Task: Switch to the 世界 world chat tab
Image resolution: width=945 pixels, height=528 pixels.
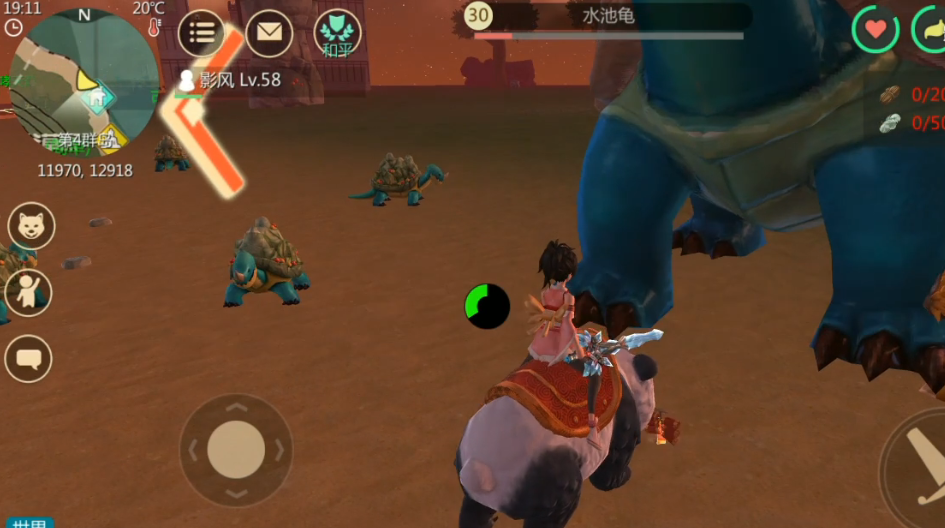Action: coord(27,523)
